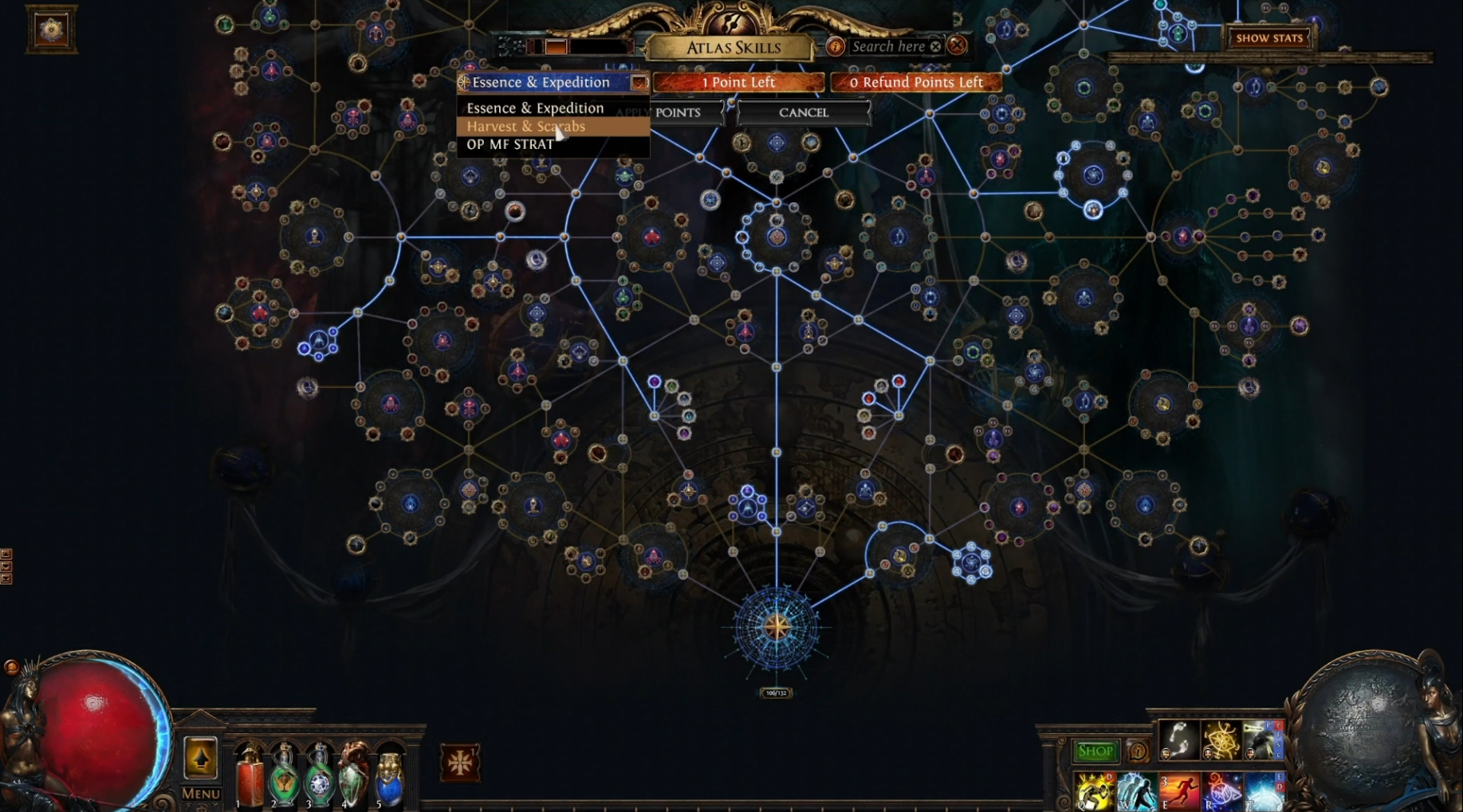This screenshot has width=1463, height=812.
Task: Click the Search here input field
Action: click(x=888, y=46)
